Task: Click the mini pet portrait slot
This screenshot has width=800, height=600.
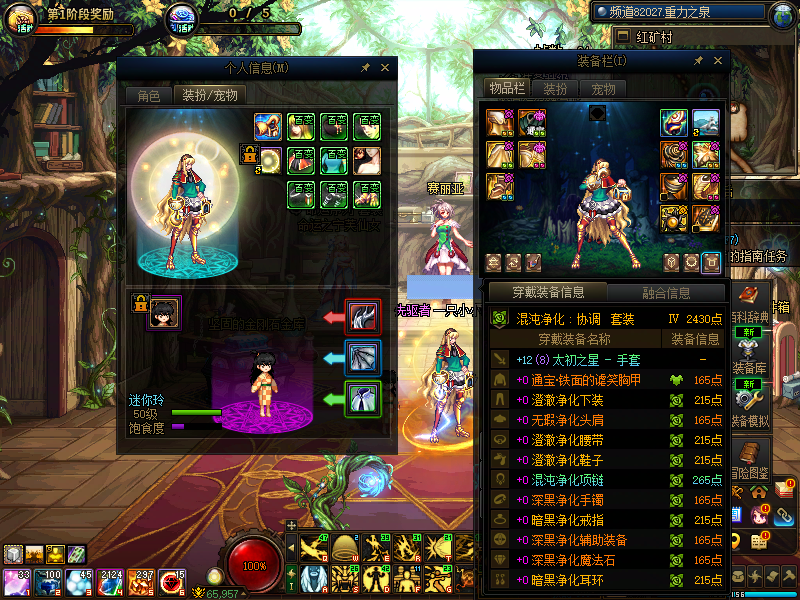Action: coord(164,312)
